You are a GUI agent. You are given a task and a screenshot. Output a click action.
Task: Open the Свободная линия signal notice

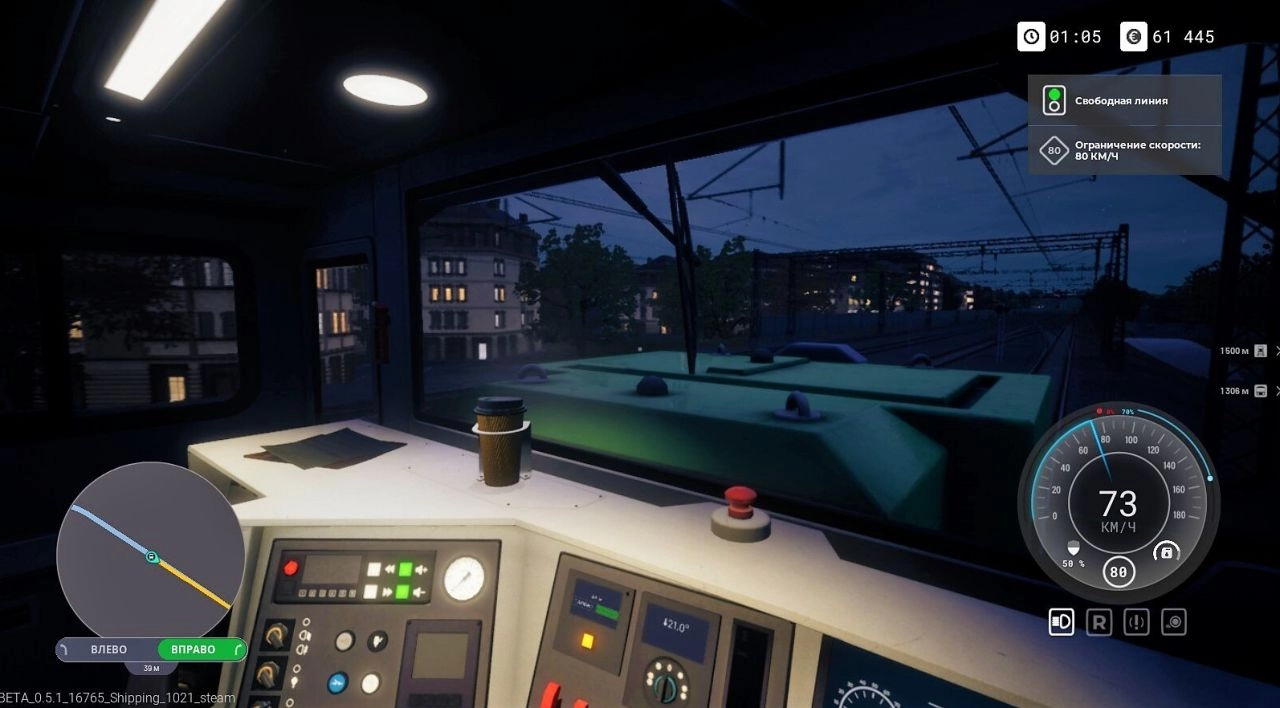tap(1124, 100)
